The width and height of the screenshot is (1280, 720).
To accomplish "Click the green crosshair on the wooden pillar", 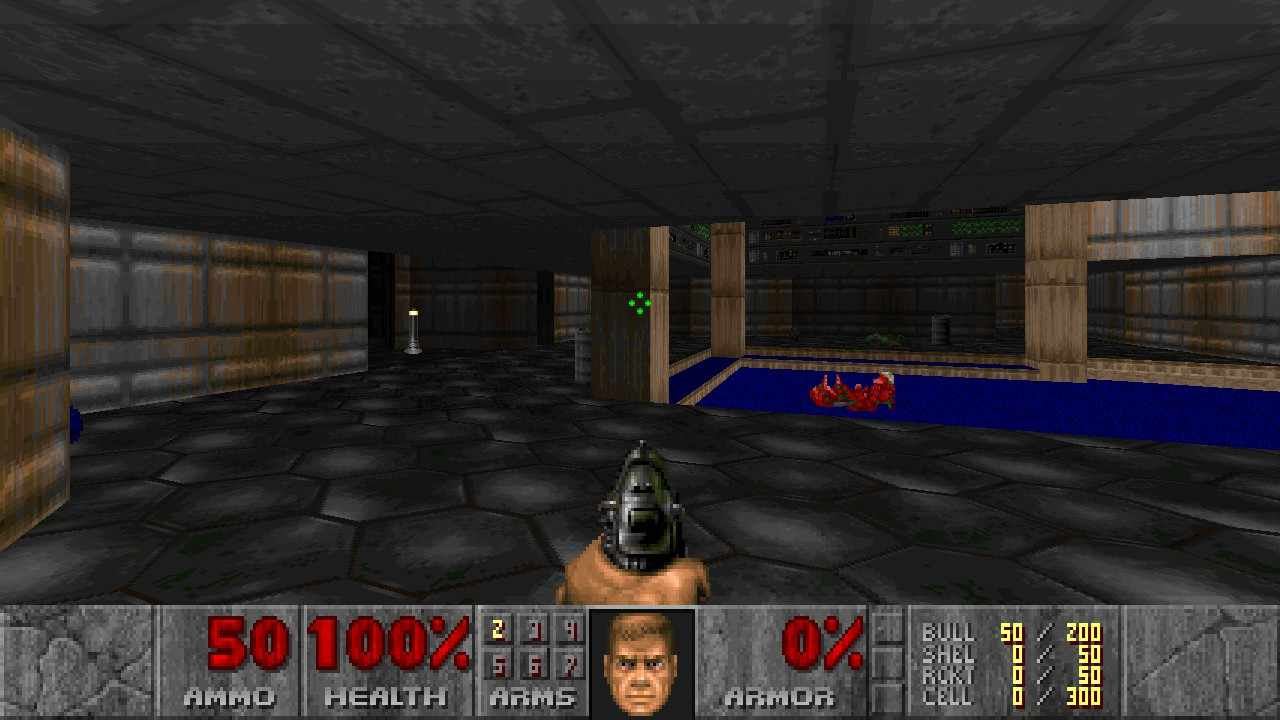I will (638, 303).
